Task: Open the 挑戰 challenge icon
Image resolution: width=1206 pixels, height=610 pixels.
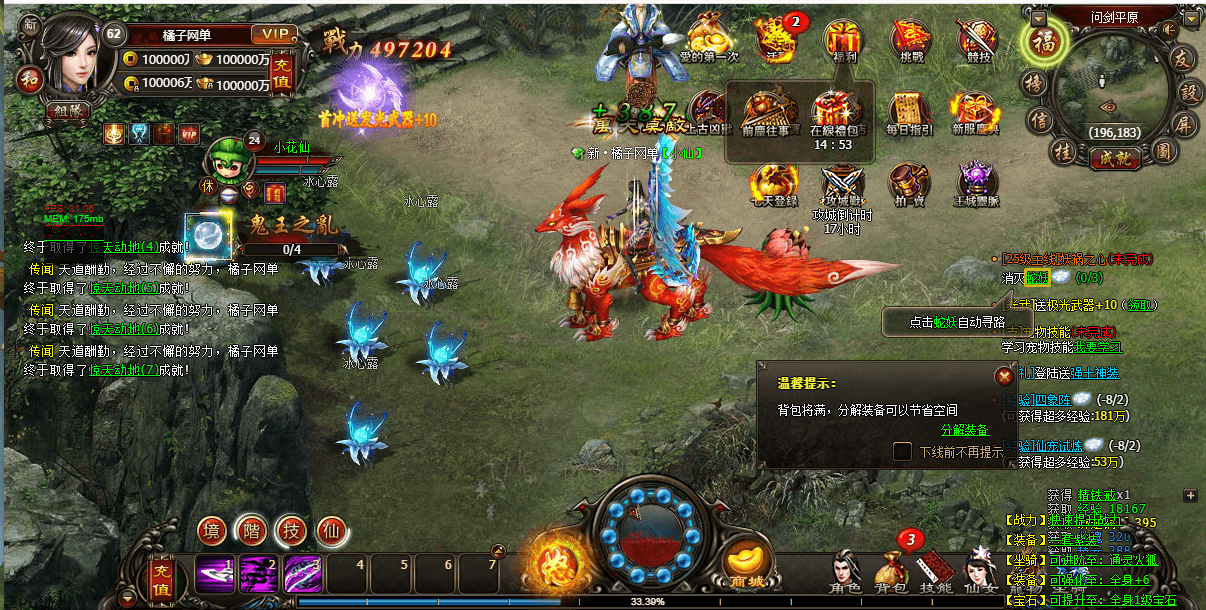Action: pyautogui.click(x=910, y=40)
